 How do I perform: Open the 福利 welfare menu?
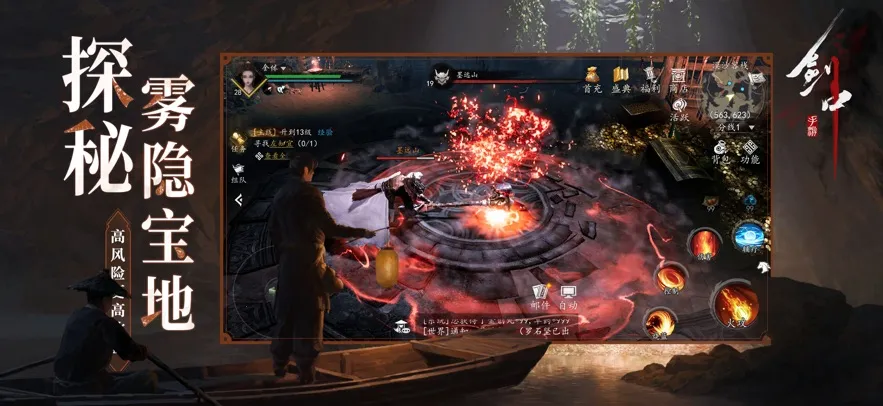tap(651, 75)
